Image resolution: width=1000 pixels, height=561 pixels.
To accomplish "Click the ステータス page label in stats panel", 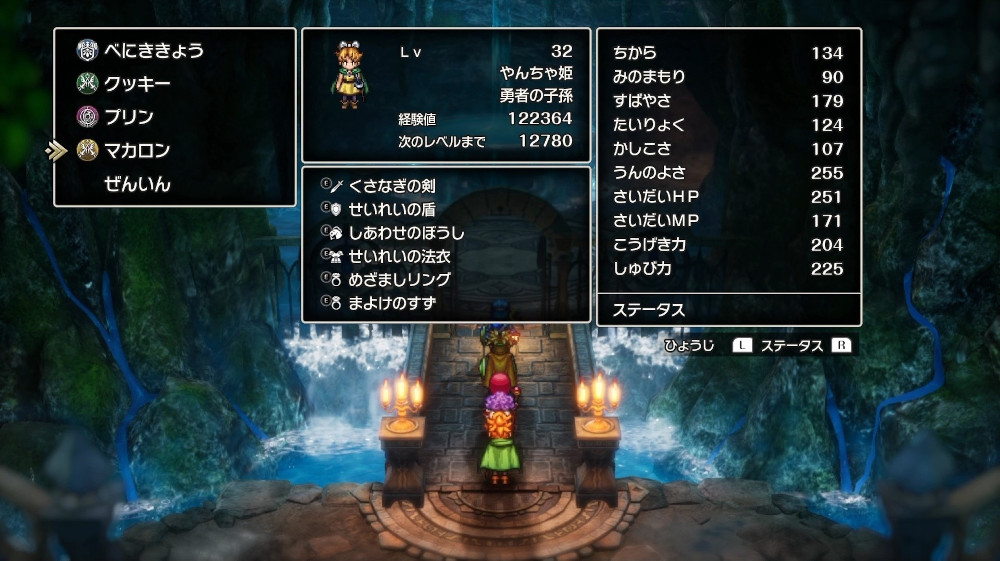I will point(649,310).
